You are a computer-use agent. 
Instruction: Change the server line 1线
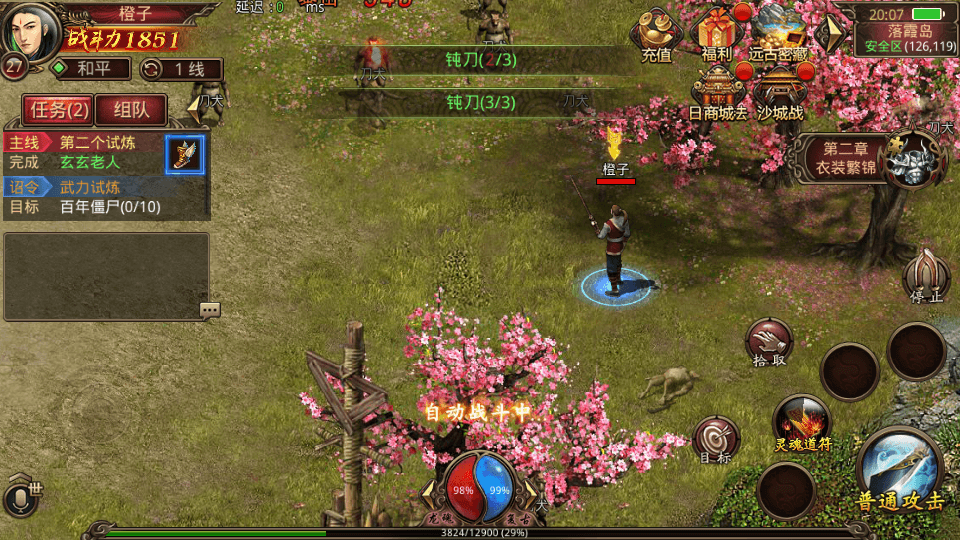pyautogui.click(x=181, y=69)
